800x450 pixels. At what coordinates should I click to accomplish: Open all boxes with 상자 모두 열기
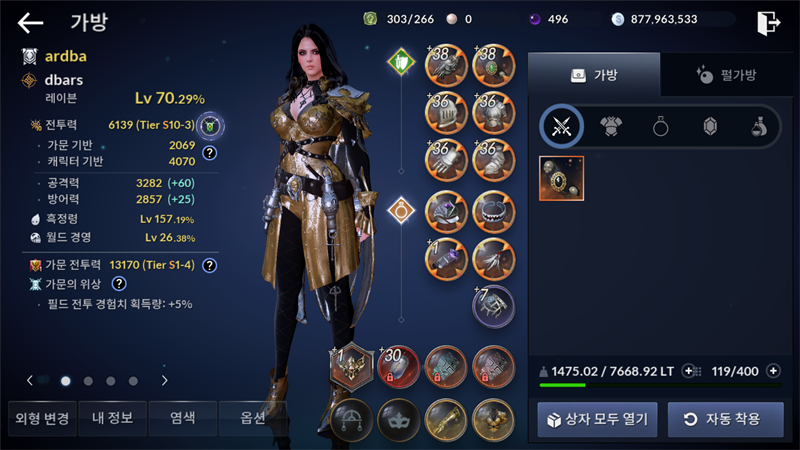[x=597, y=419]
